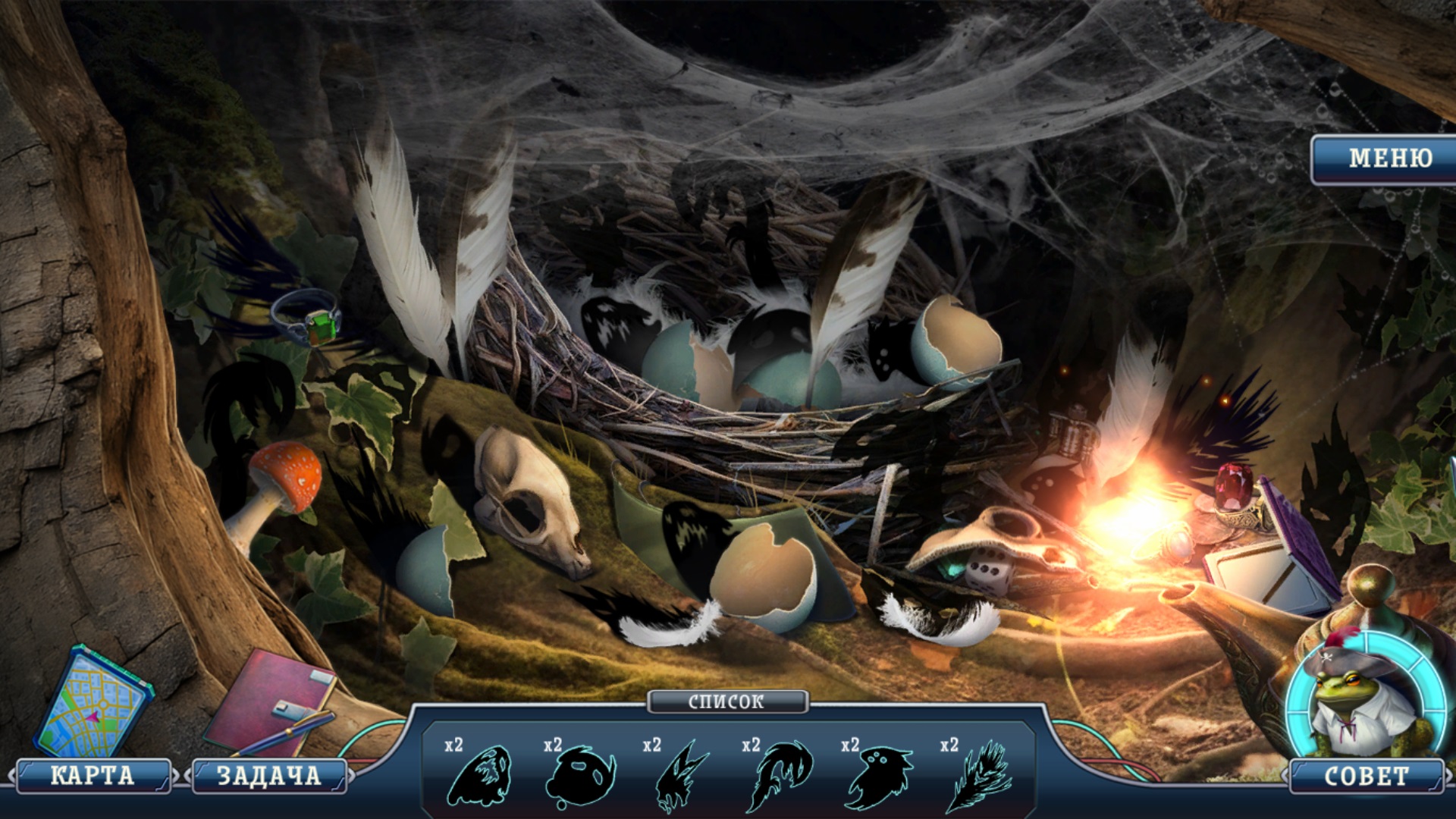Select the round two-holed silhouette in list
This screenshot has height=819, width=1456.
pyautogui.click(x=580, y=776)
